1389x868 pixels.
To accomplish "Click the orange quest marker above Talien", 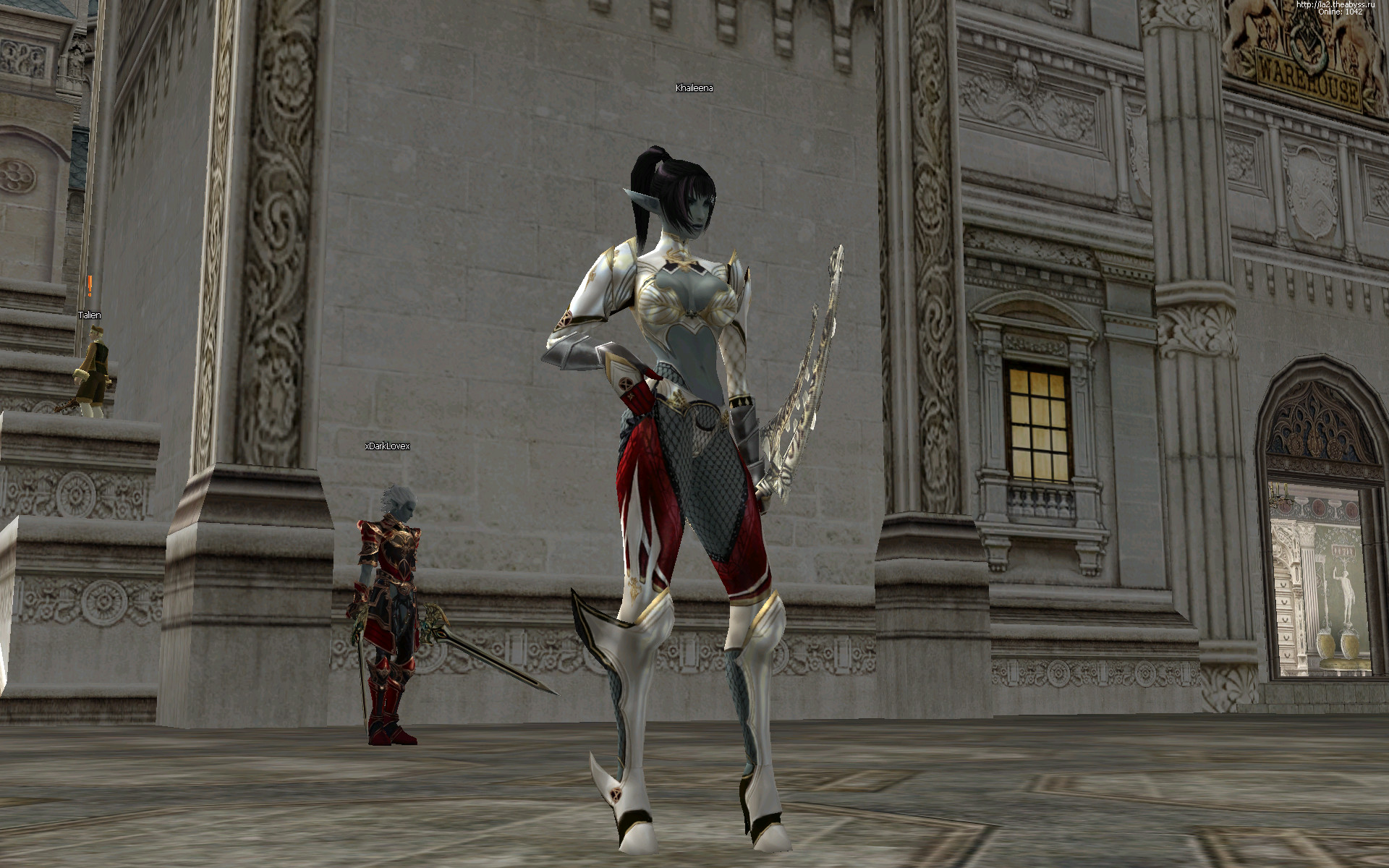I will pyautogui.click(x=90, y=286).
